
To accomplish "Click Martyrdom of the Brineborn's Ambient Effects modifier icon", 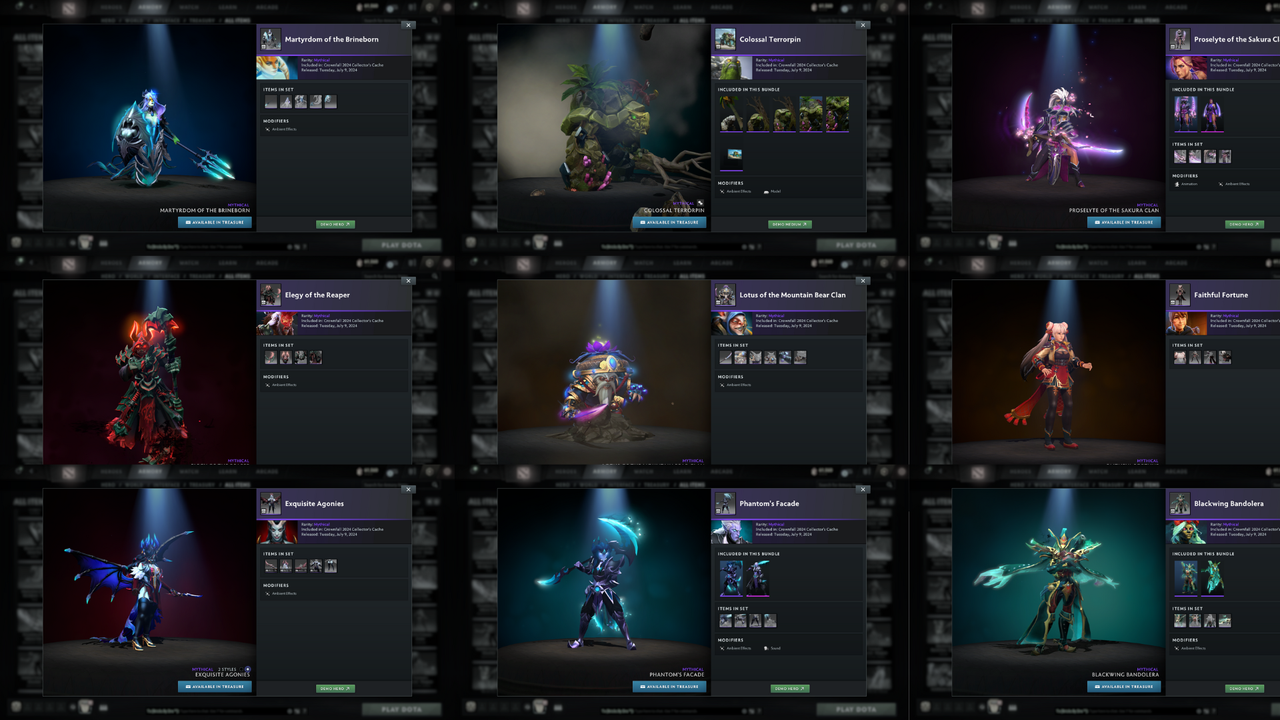I will [x=268, y=130].
